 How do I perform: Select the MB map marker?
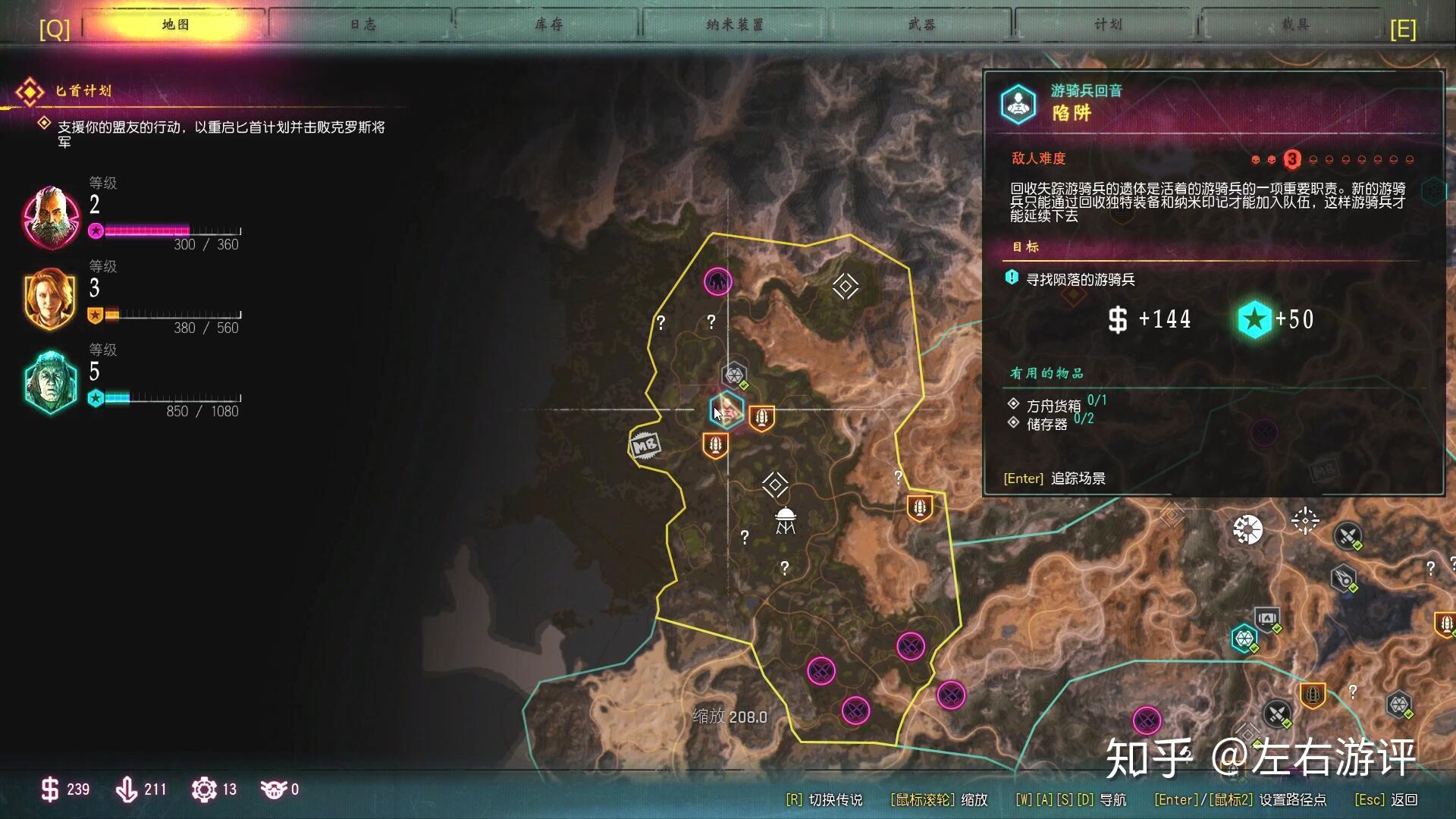coord(645,446)
